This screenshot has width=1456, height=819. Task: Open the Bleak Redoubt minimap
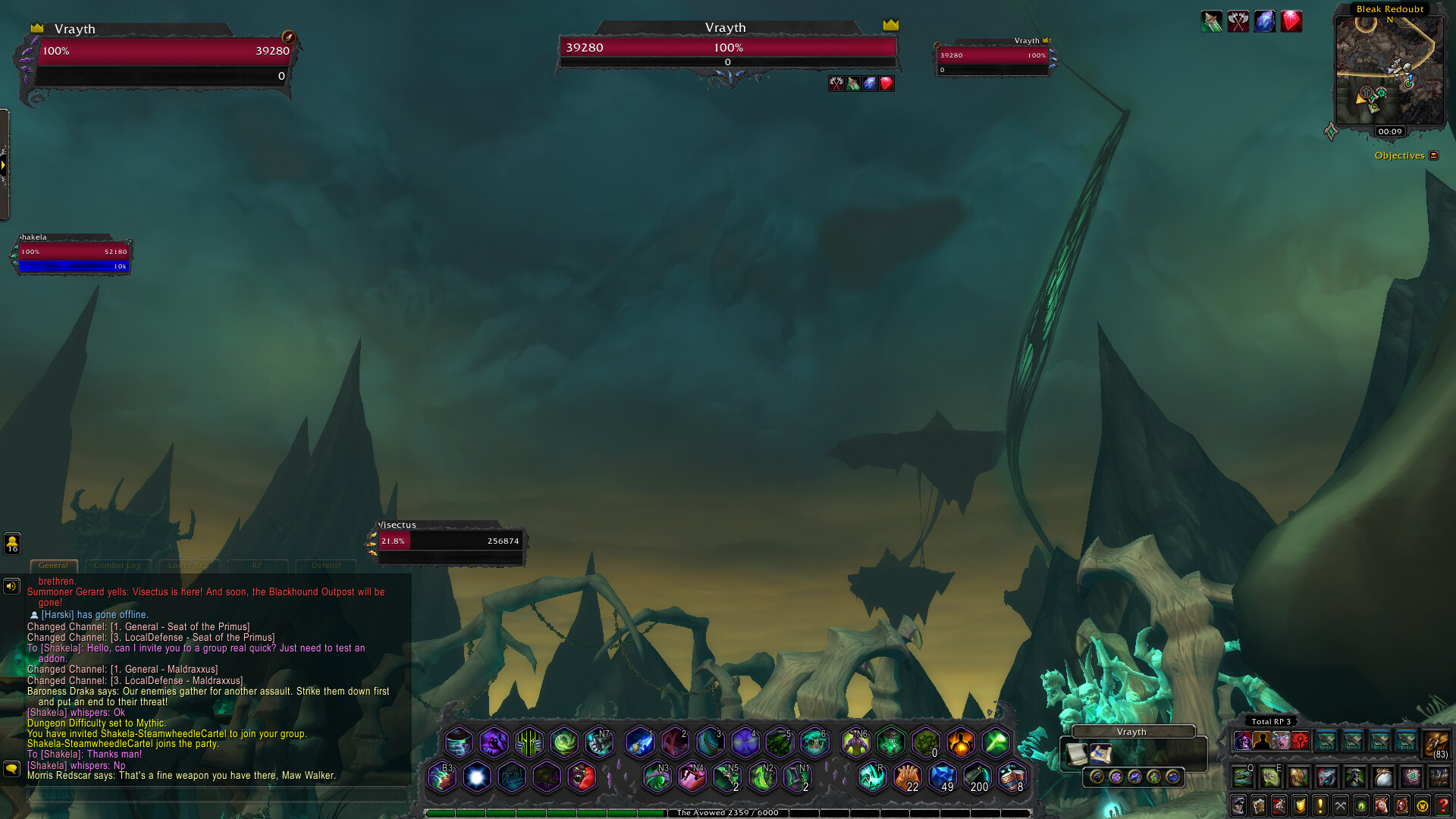(1389, 70)
